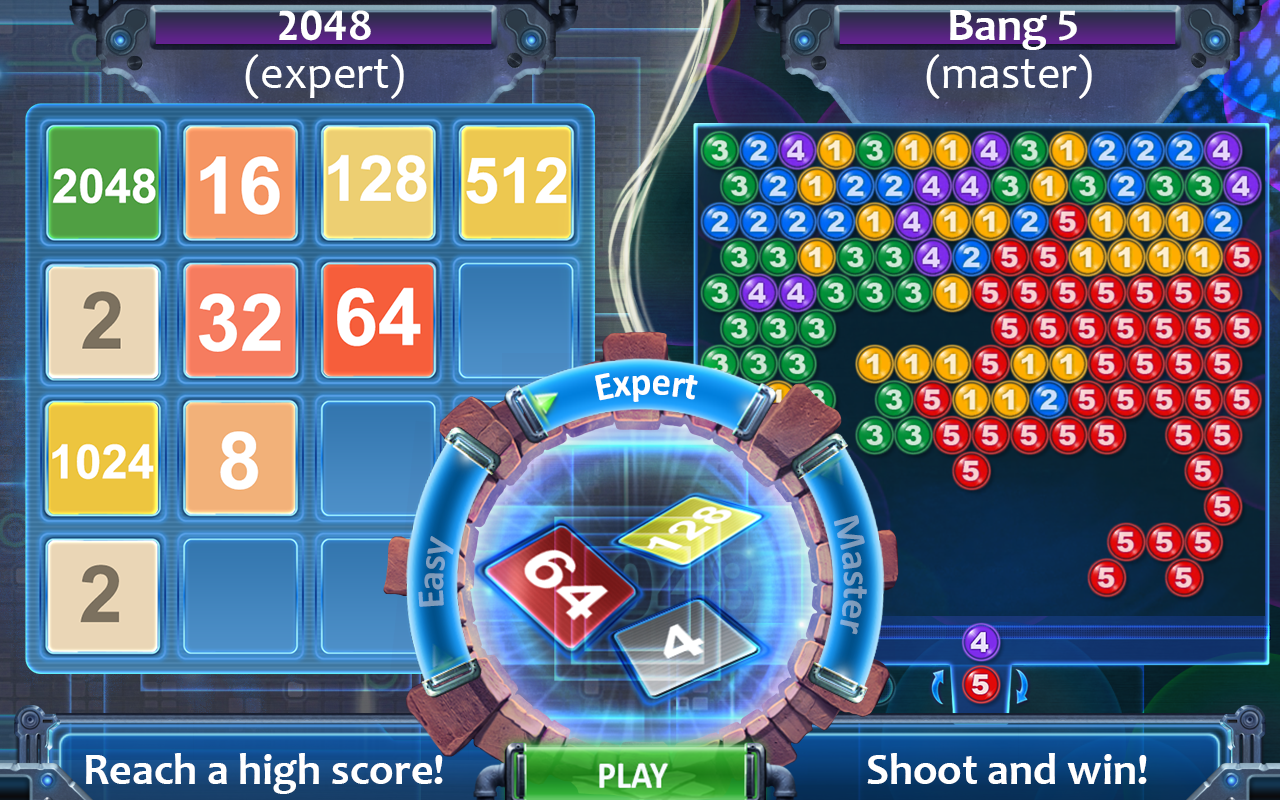Click the Shoot and win! banner
Viewport: 1280px width, 800px height.
[1012, 770]
